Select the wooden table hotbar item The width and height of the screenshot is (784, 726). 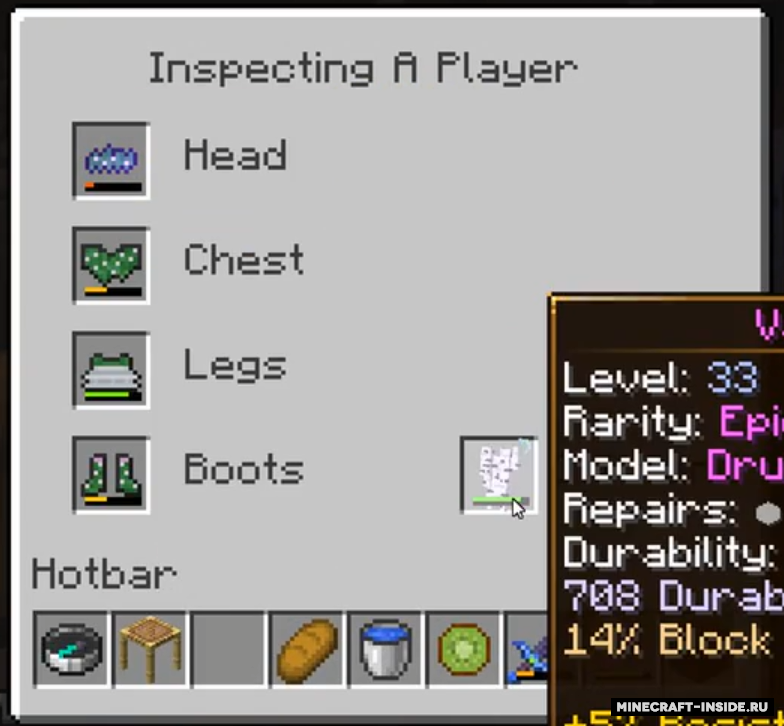coord(150,650)
